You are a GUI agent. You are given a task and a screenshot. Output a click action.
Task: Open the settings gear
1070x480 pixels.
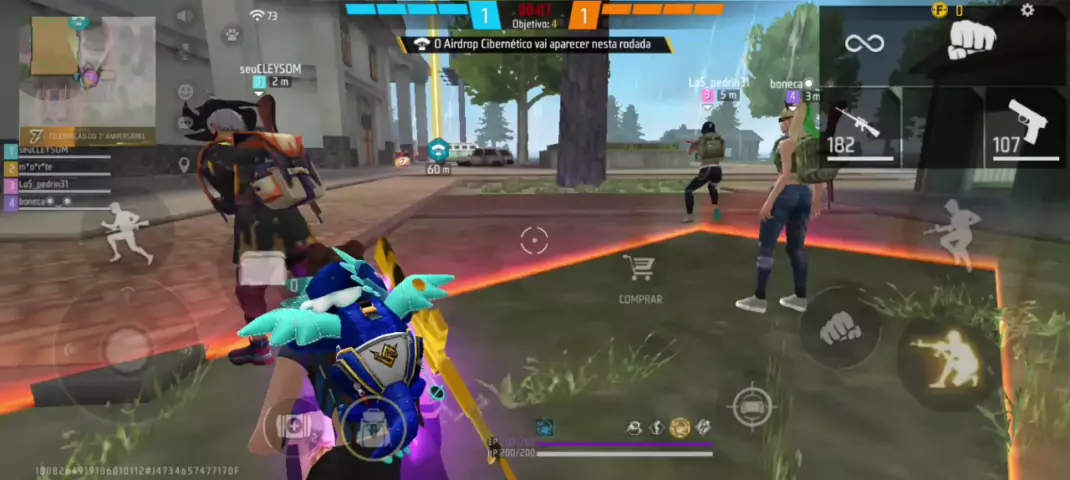click(1027, 11)
